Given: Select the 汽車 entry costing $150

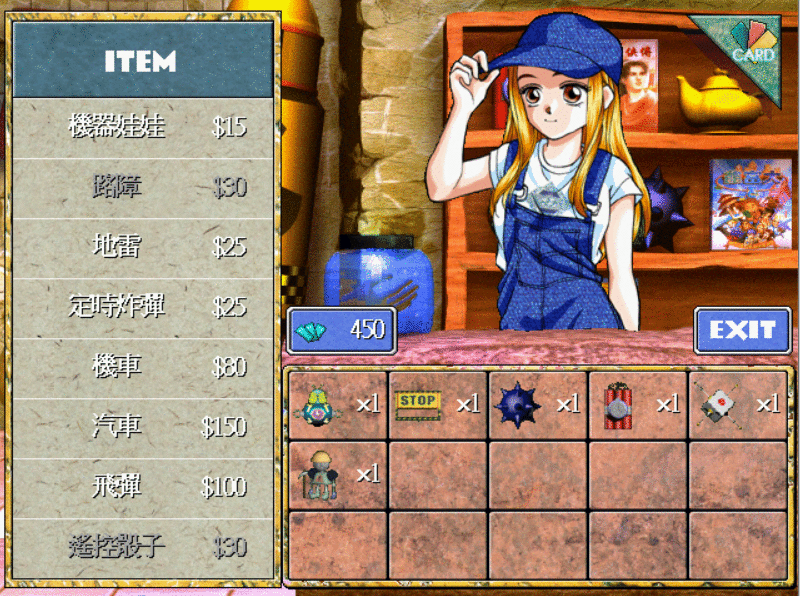Looking at the screenshot, I should coord(142,427).
